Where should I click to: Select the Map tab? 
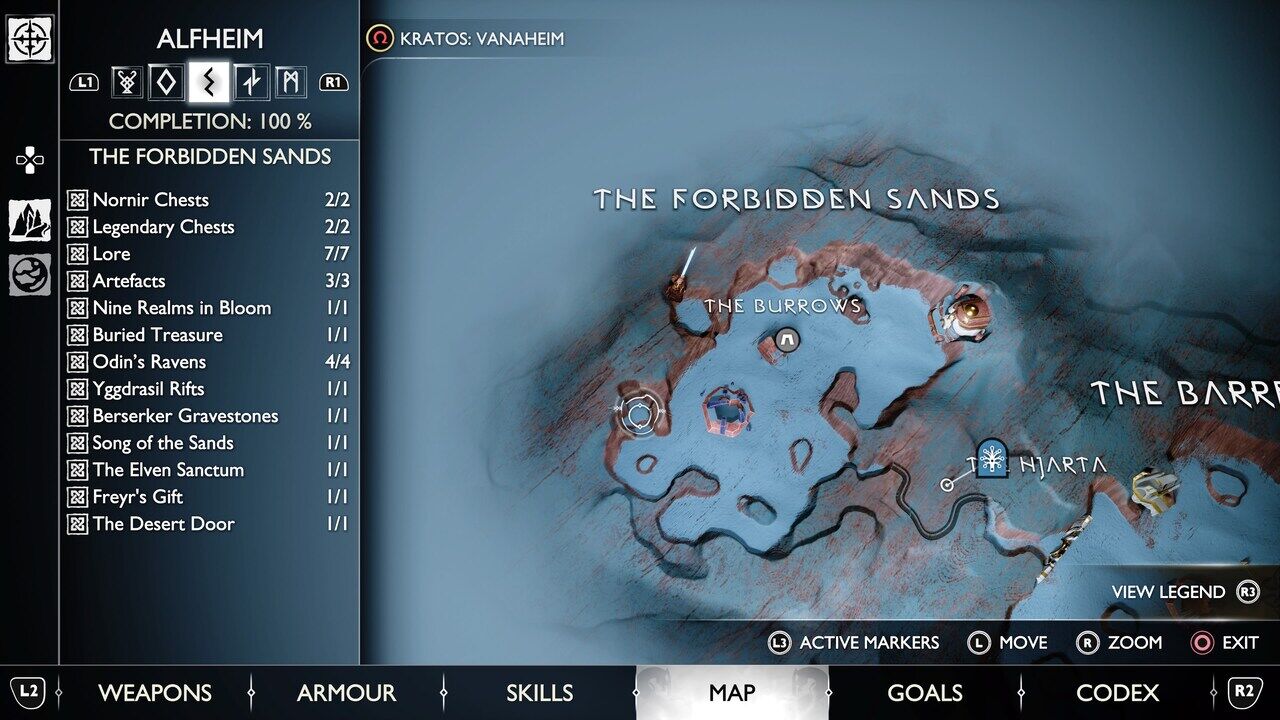pyautogui.click(x=732, y=692)
